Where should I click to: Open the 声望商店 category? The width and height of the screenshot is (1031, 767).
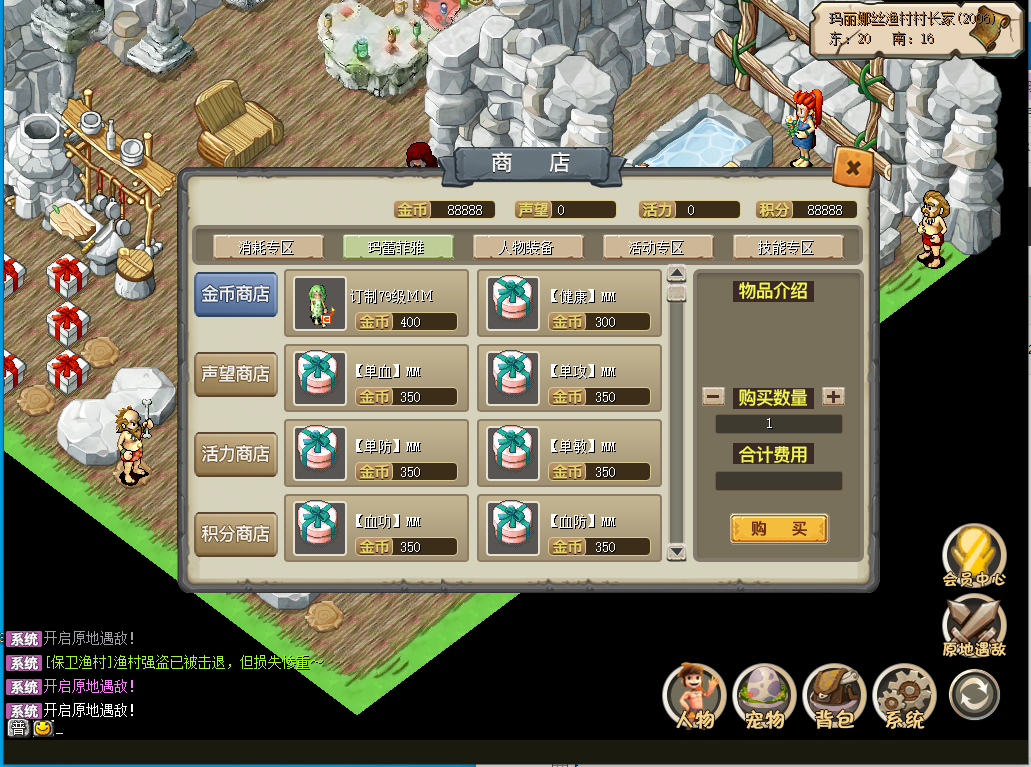(236, 374)
